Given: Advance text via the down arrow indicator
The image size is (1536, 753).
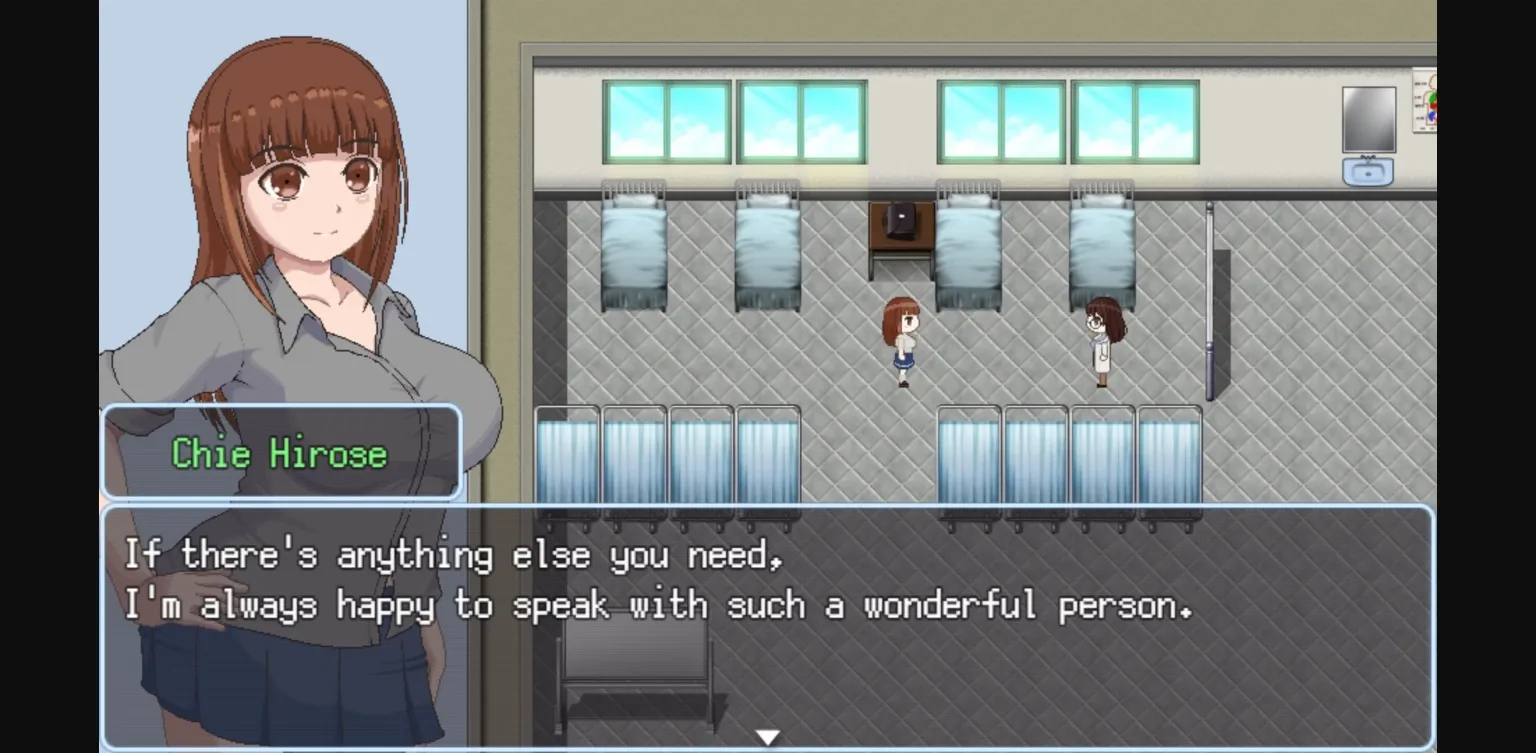Looking at the screenshot, I should [768, 735].
